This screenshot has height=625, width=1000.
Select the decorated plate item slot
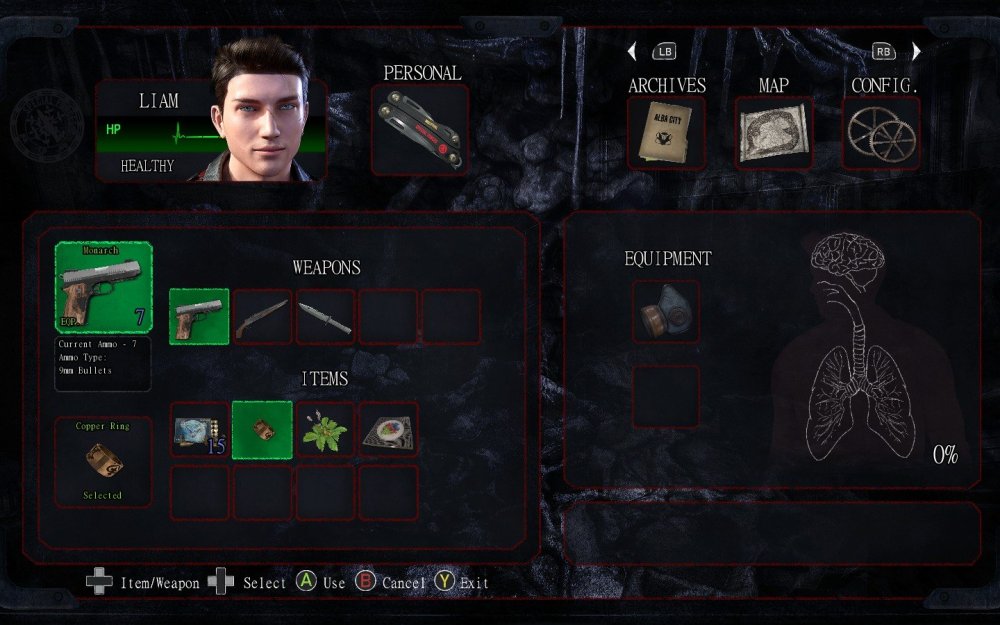388,430
